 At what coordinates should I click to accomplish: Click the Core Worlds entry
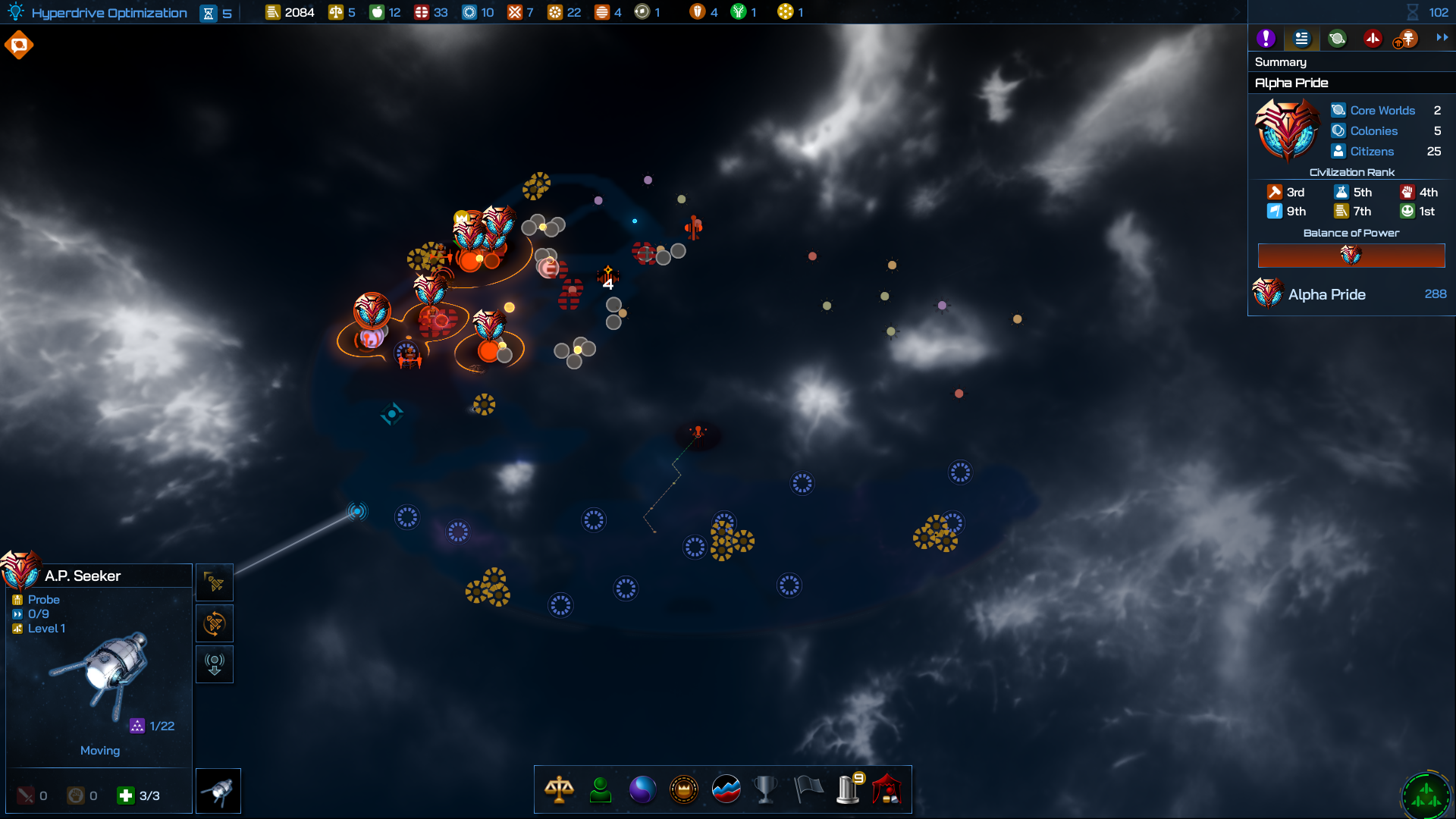click(x=1382, y=111)
